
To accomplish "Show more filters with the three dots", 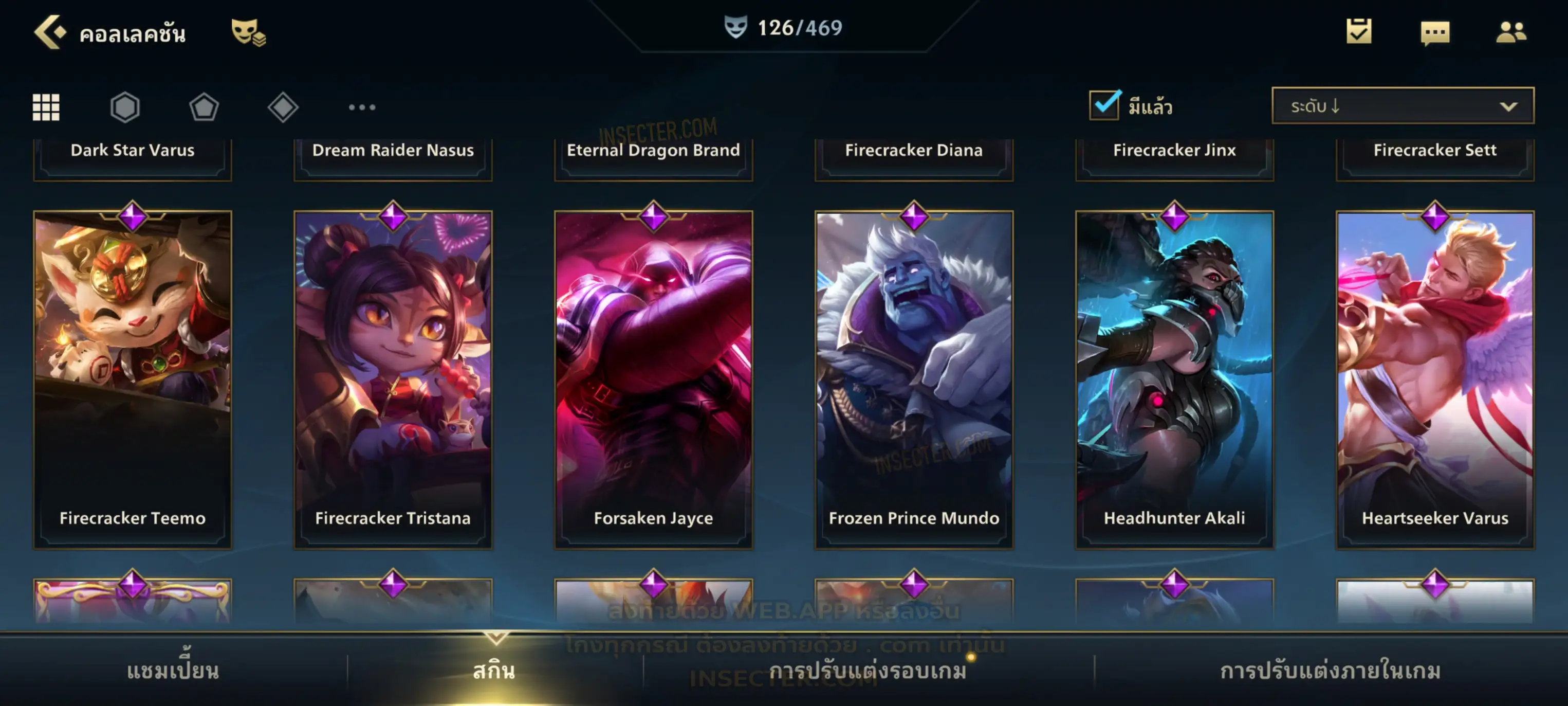I will coord(362,107).
